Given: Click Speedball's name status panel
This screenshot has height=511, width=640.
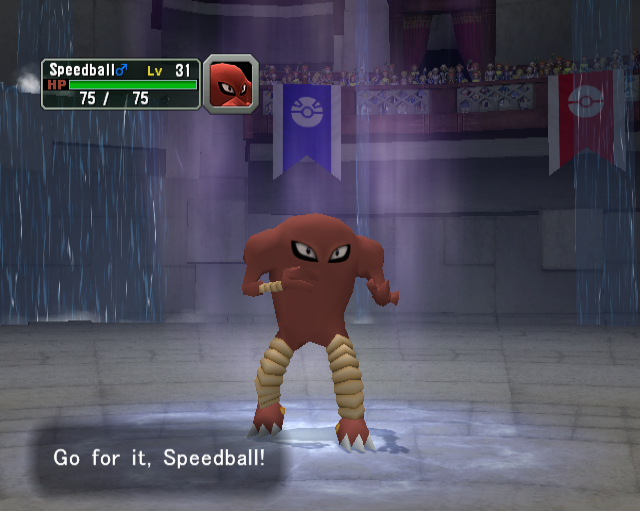Looking at the screenshot, I should (x=121, y=84).
